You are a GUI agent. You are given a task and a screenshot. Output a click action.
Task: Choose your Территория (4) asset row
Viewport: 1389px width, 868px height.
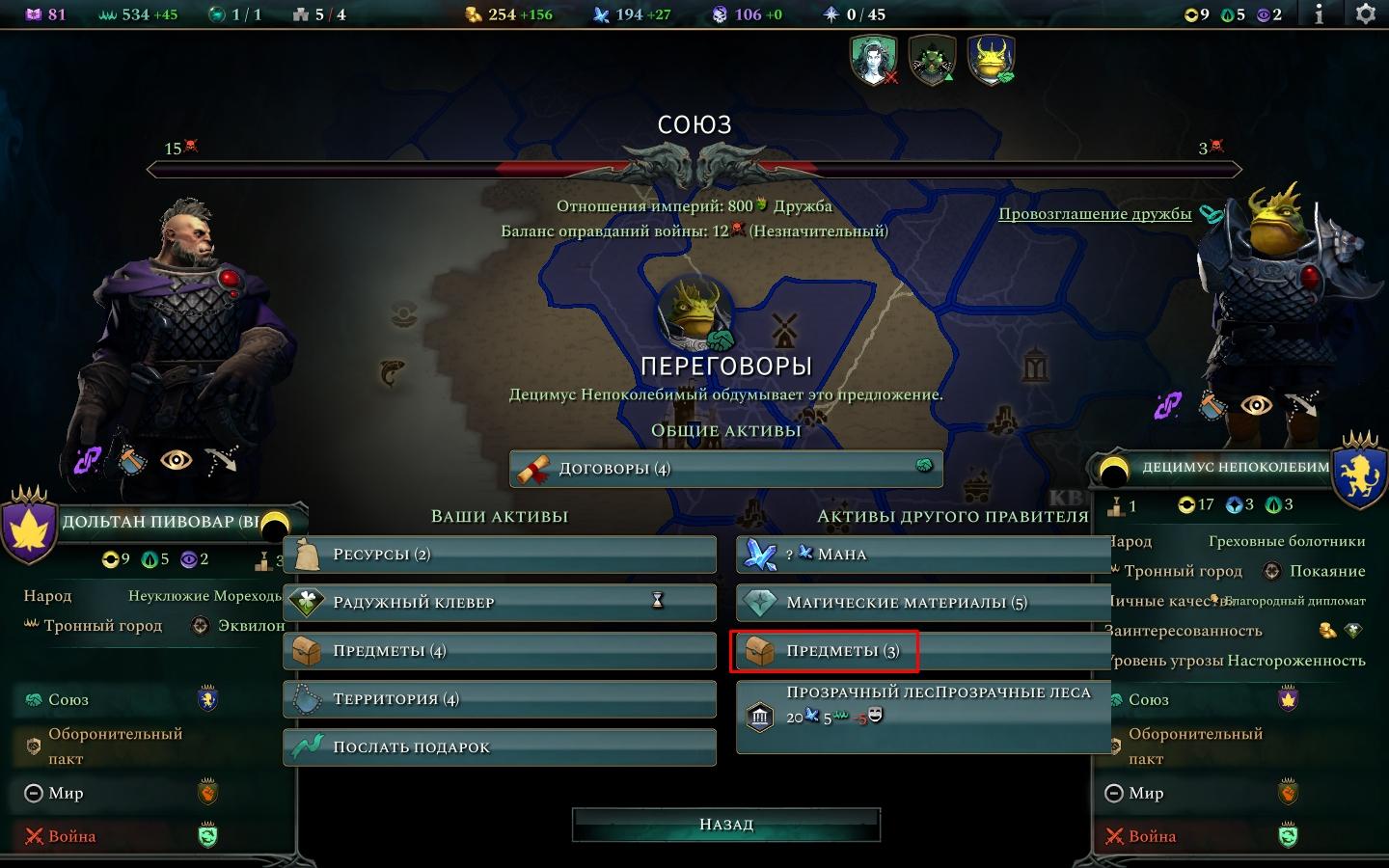pos(500,699)
